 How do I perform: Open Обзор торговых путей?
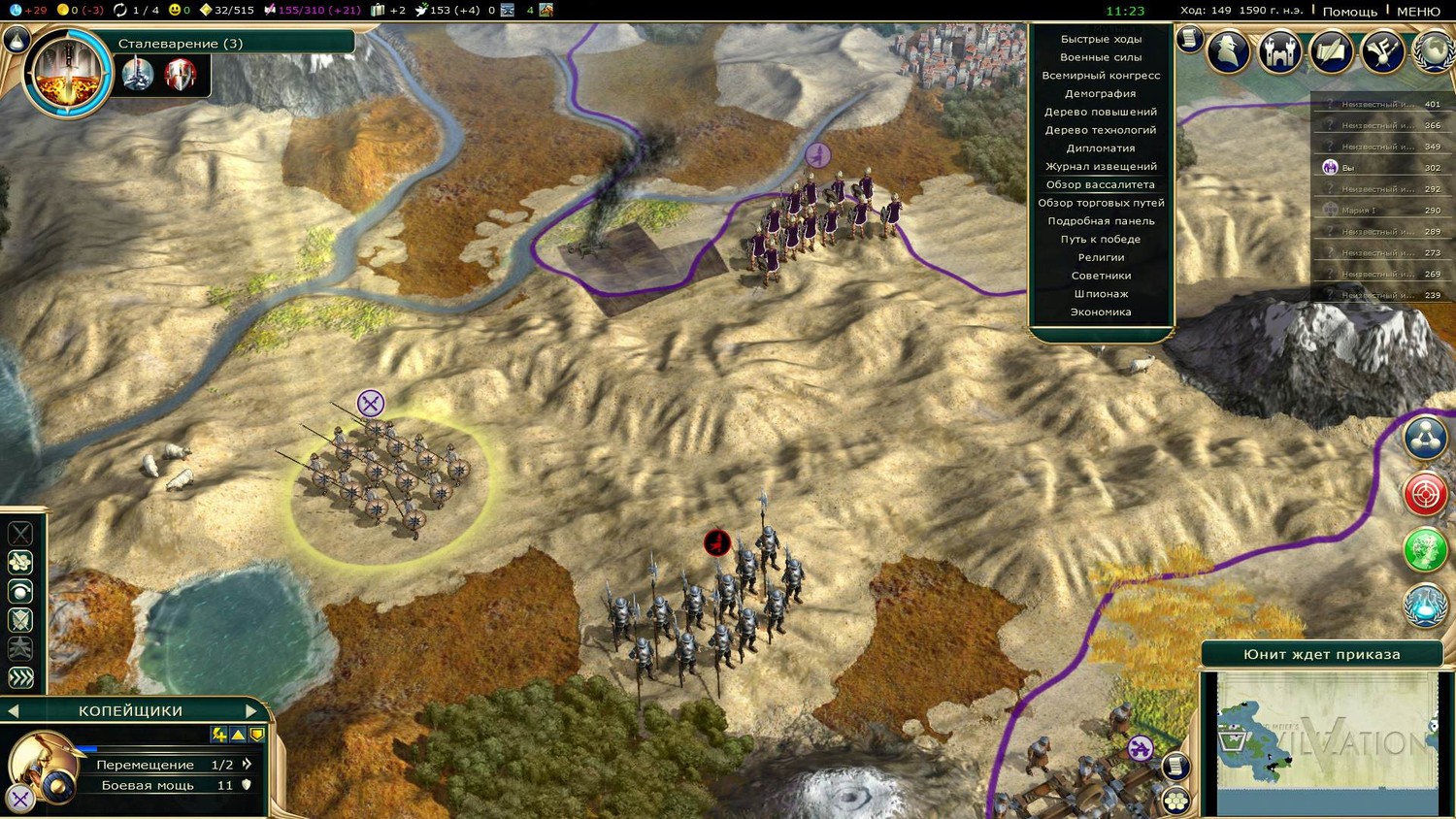pyautogui.click(x=1100, y=203)
